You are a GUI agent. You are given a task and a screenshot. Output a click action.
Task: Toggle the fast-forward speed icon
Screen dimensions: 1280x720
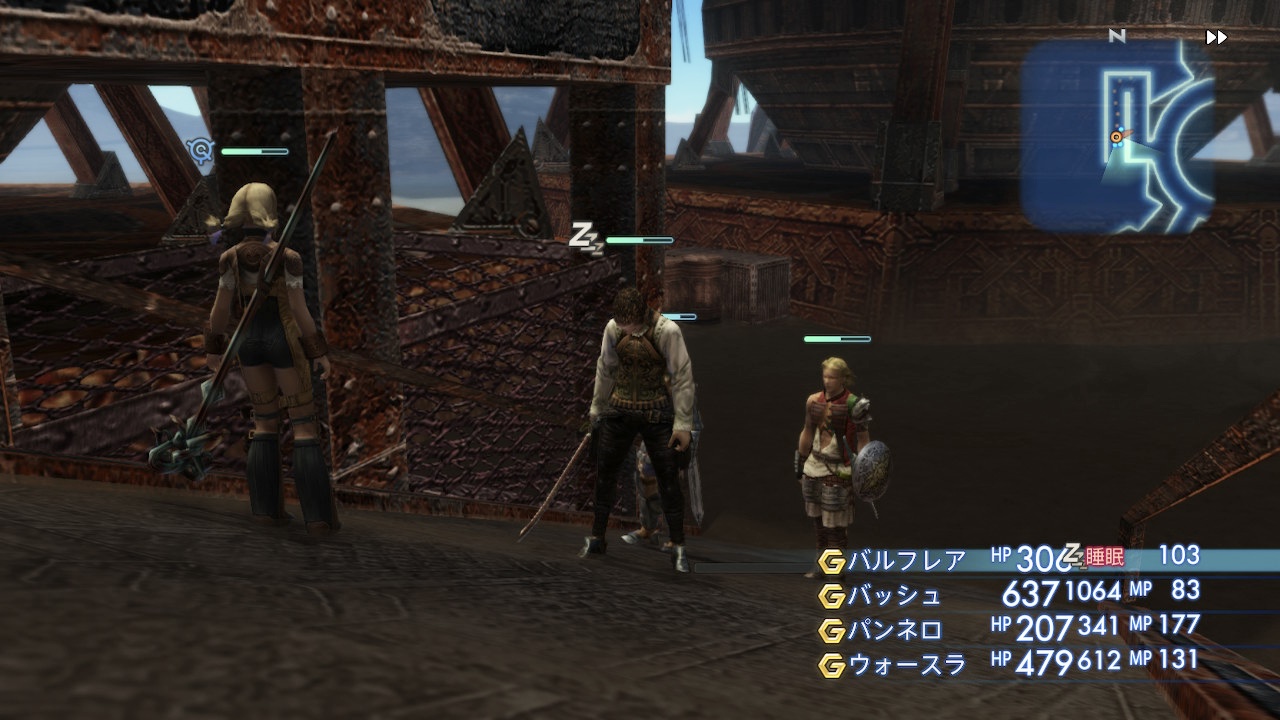coord(1216,38)
